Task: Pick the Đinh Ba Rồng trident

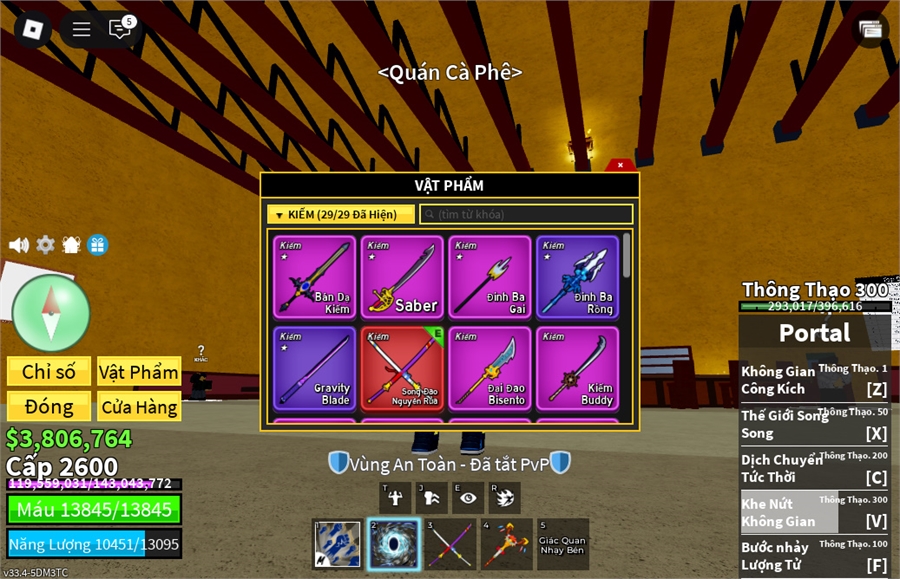Action: click(x=577, y=277)
